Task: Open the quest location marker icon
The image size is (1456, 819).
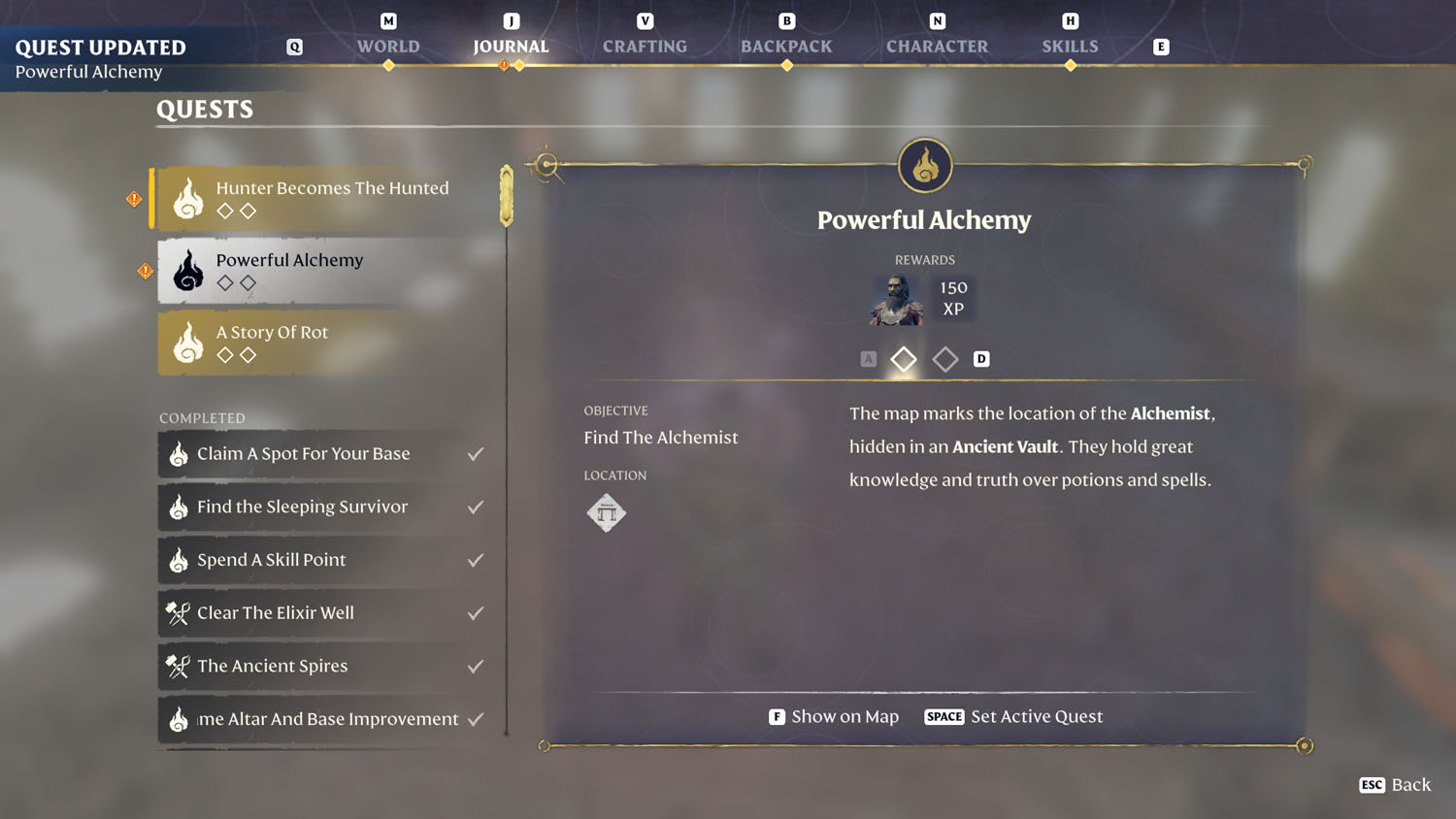Action: coord(607,512)
